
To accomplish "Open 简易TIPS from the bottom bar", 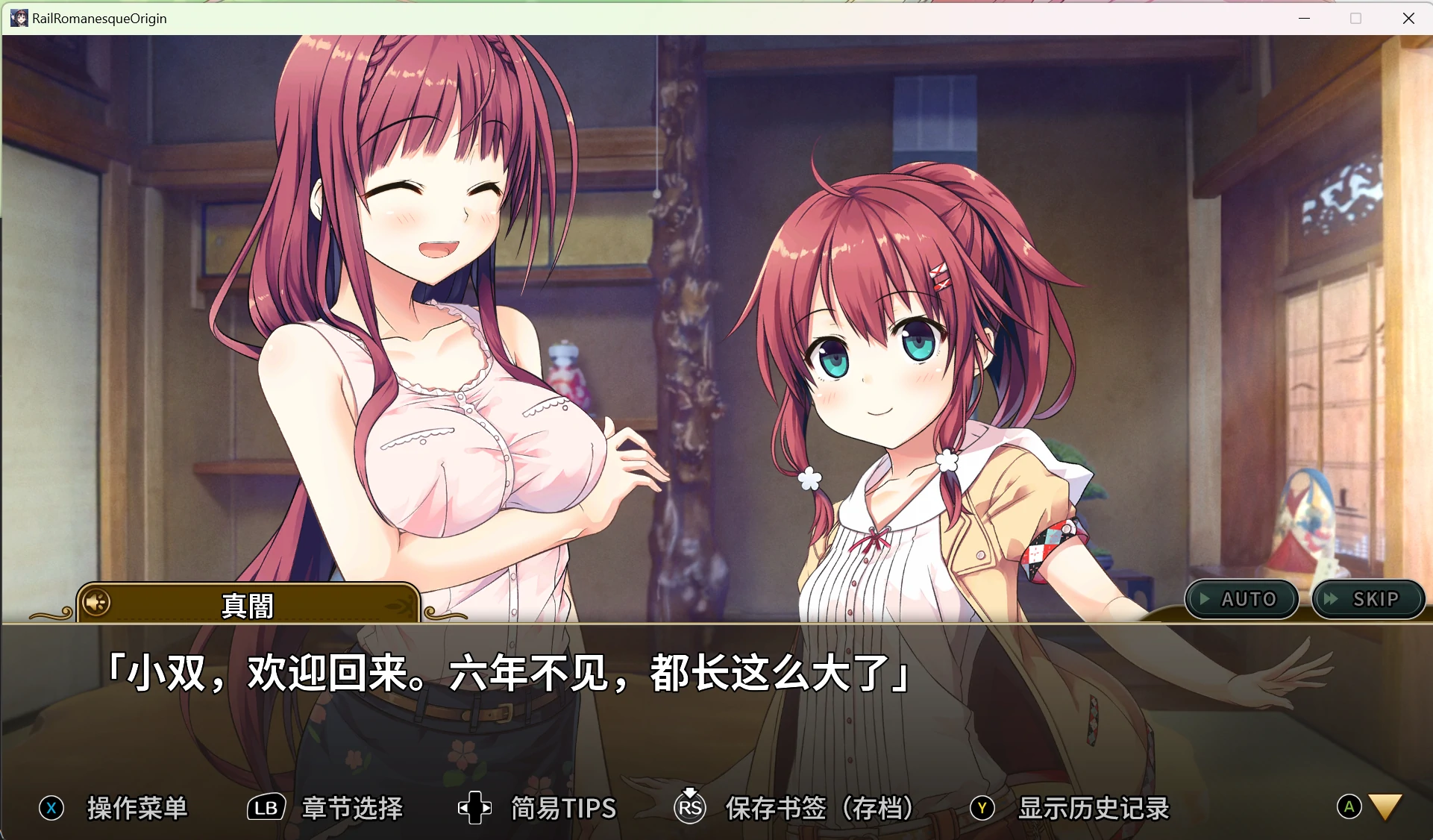I will (562, 808).
